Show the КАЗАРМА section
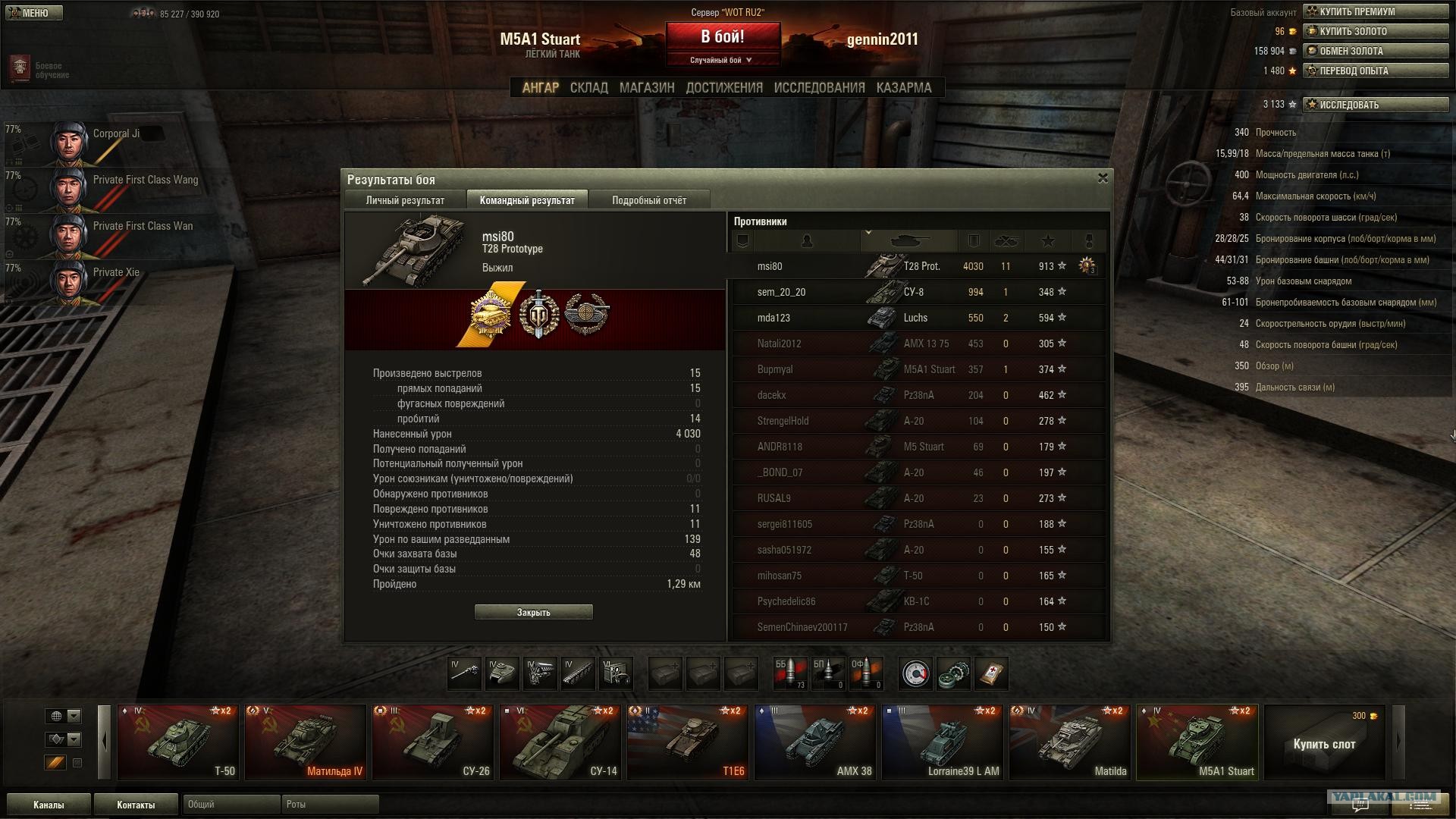 pyautogui.click(x=903, y=88)
